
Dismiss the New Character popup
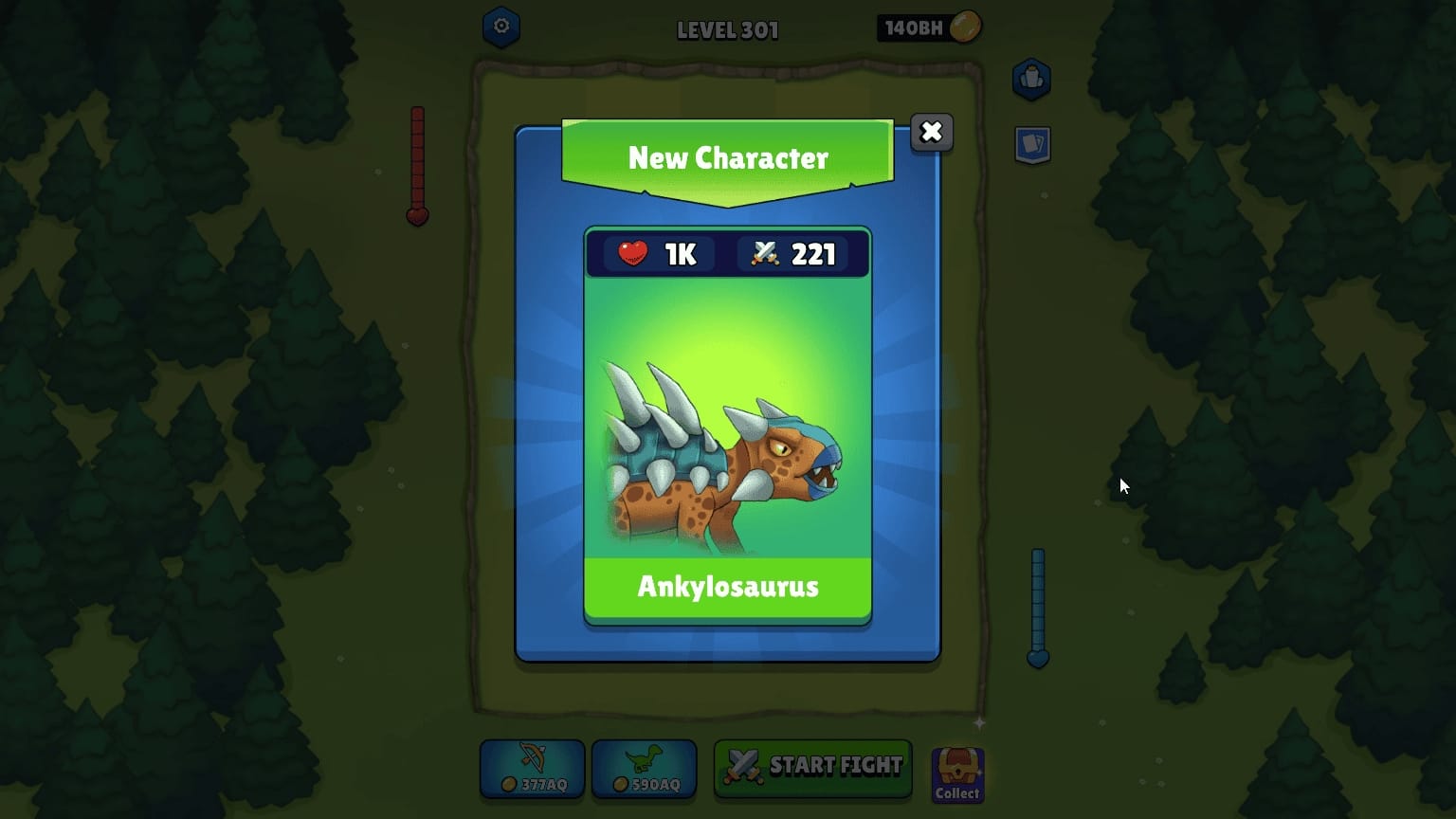931,133
